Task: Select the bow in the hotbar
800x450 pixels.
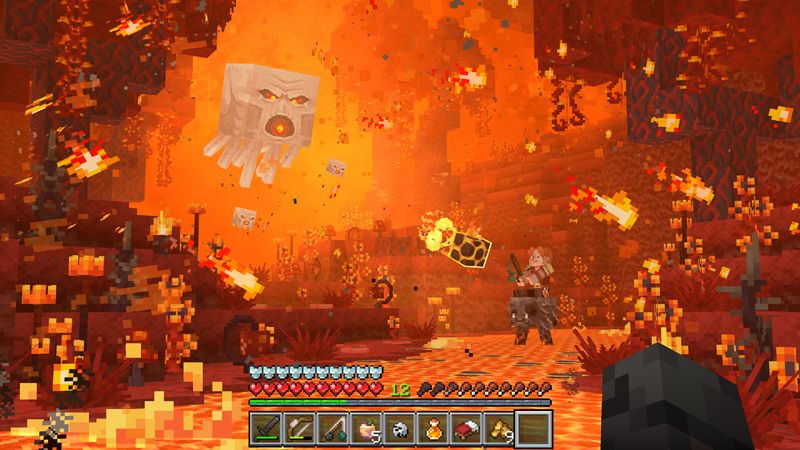Action: click(300, 427)
